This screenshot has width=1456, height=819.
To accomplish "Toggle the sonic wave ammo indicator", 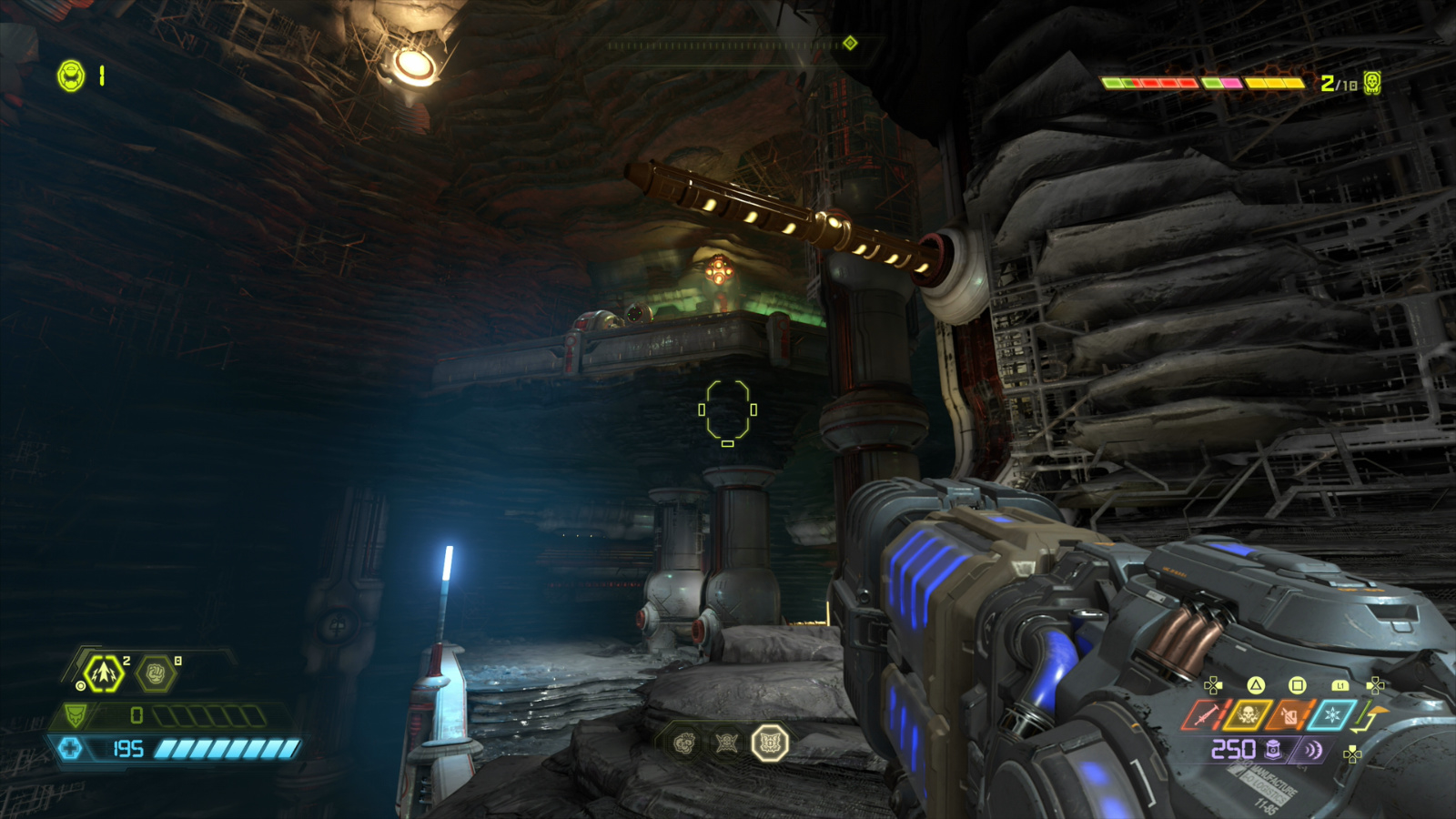I will [x=1314, y=749].
